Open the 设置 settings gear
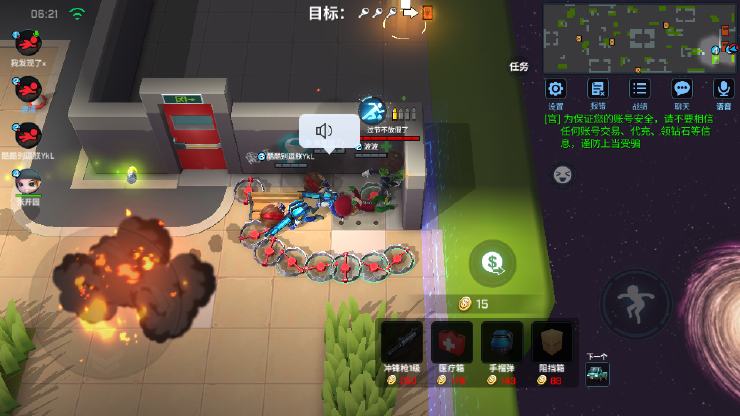This screenshot has width=740, height=416. (555, 89)
